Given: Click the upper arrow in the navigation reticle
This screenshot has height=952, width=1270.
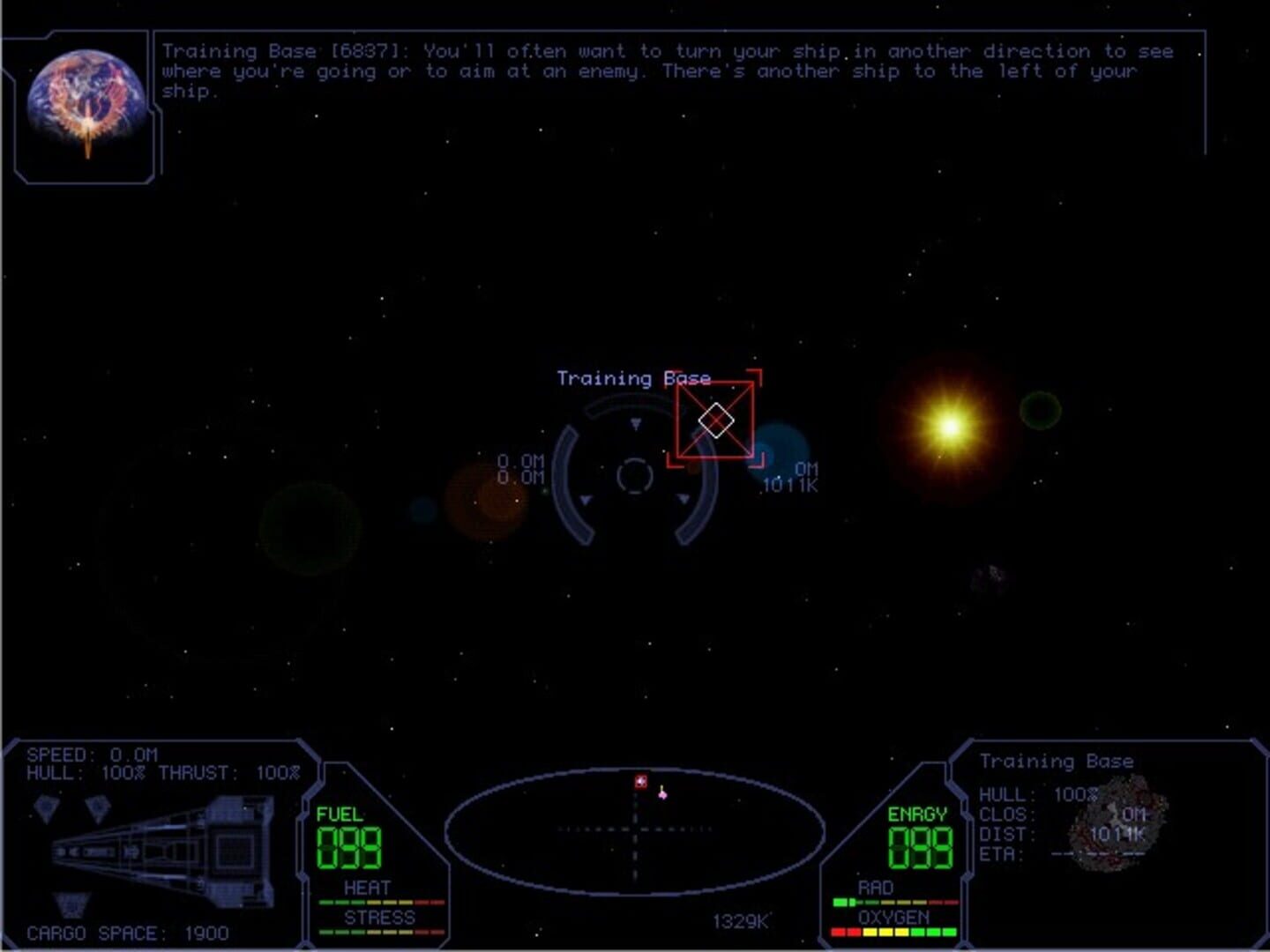Looking at the screenshot, I should click(634, 424).
